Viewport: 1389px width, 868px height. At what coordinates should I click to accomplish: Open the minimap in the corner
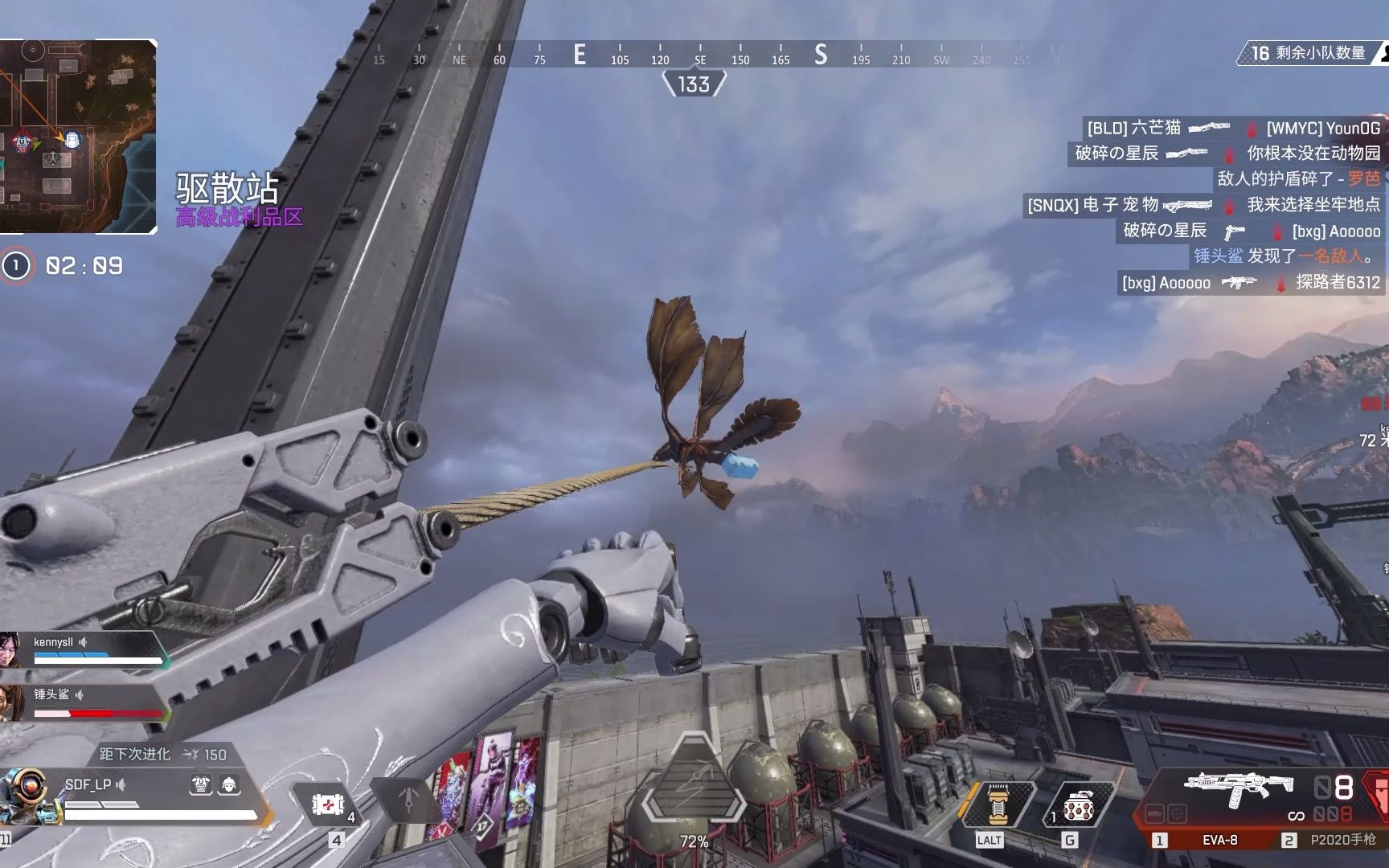coord(77,137)
